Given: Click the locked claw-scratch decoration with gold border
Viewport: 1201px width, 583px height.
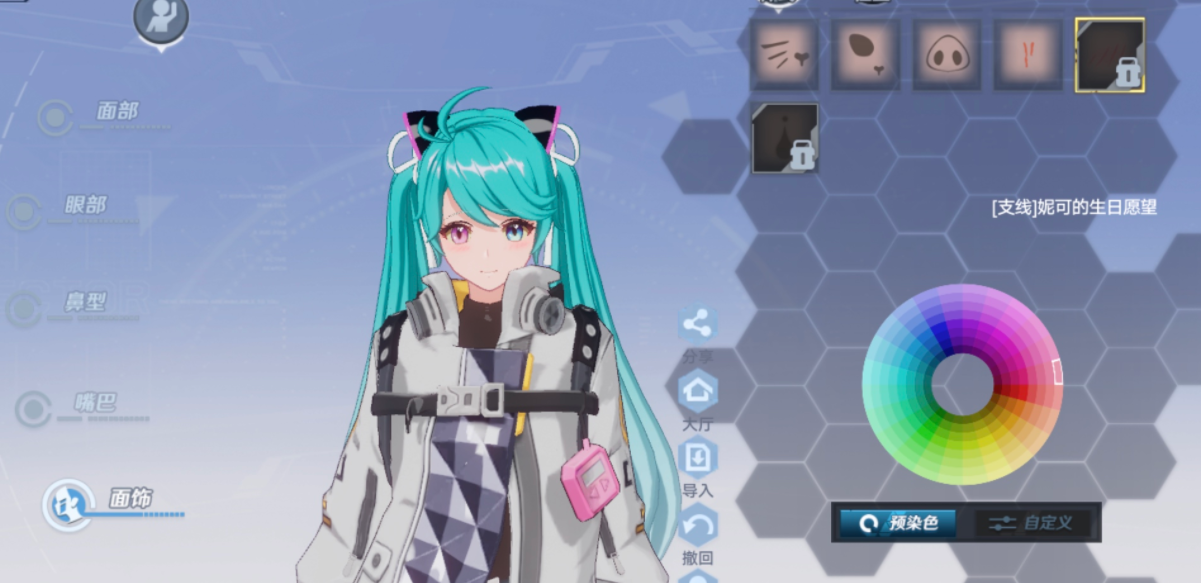Looking at the screenshot, I should pyautogui.click(x=1109, y=55).
